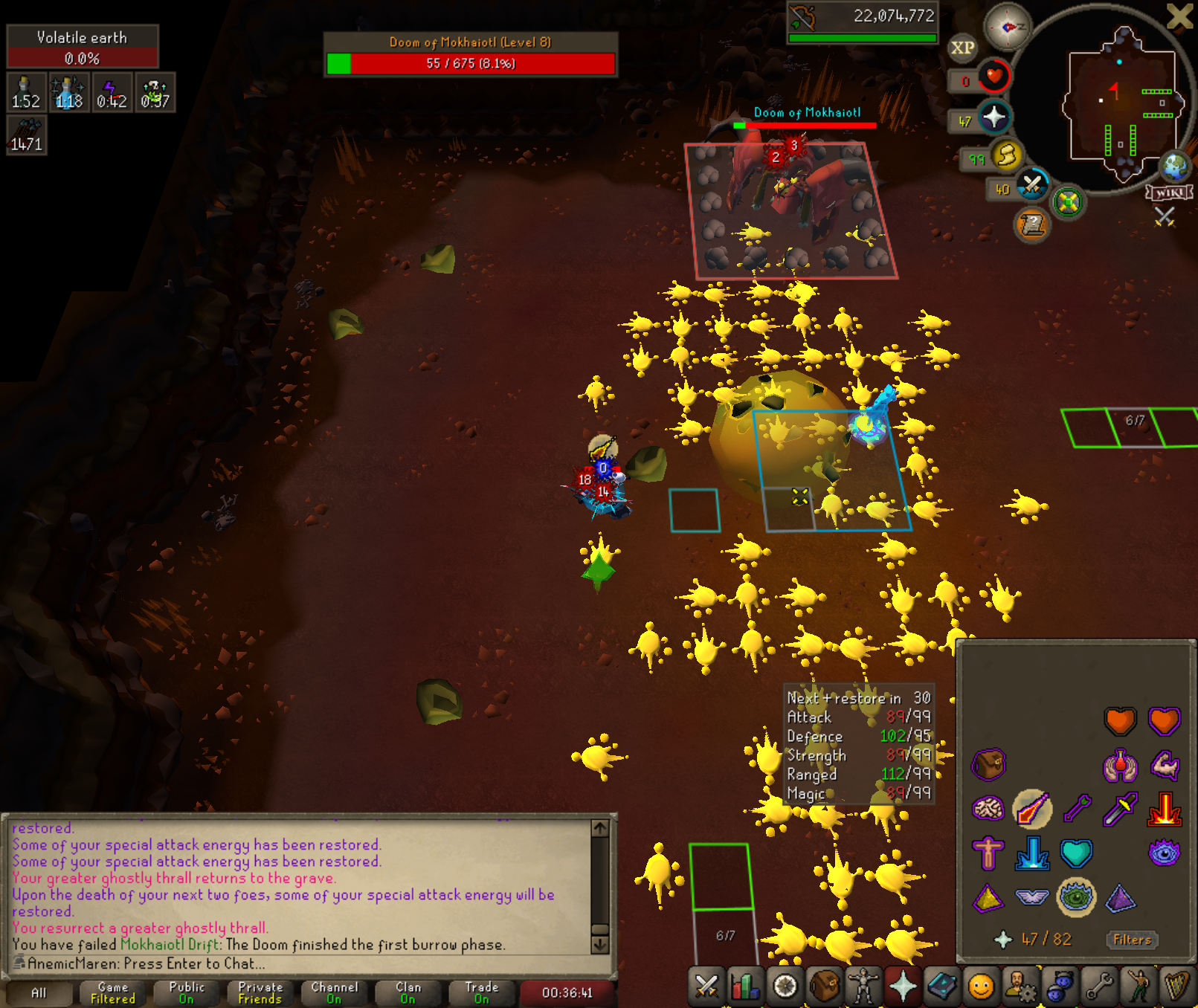Activate the special attack orb

pos(1032,185)
